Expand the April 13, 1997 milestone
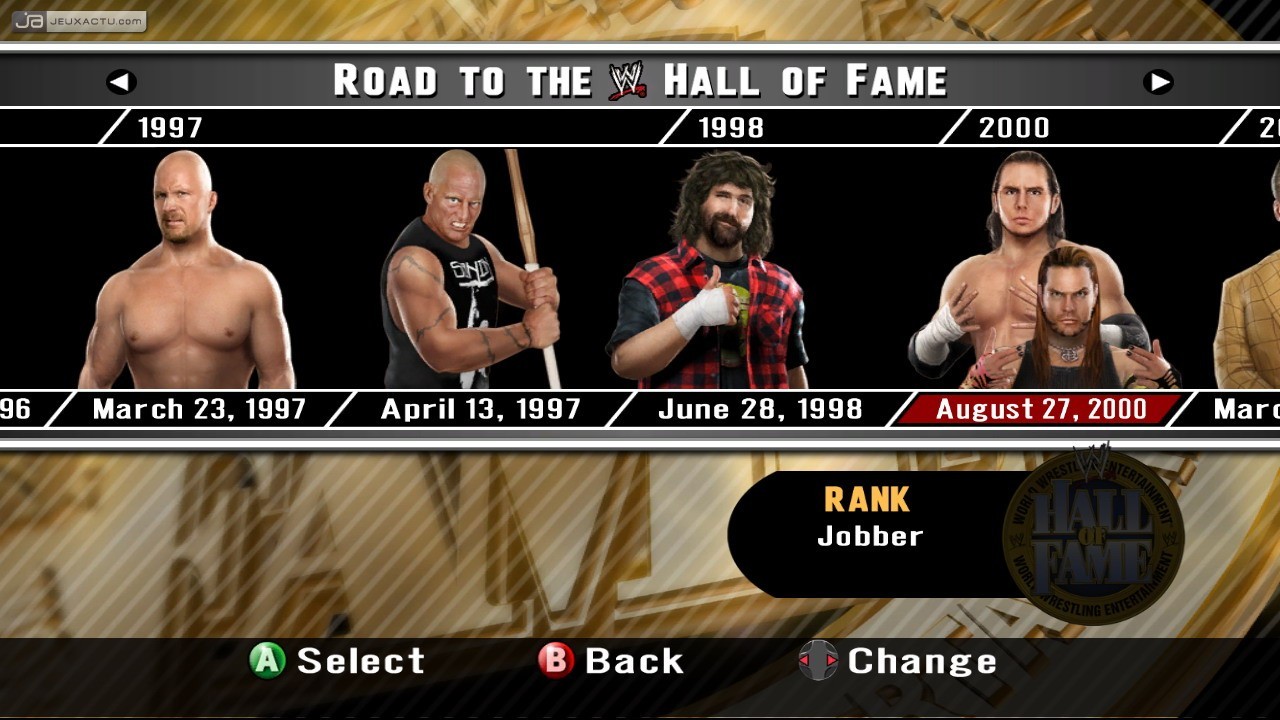 480,409
